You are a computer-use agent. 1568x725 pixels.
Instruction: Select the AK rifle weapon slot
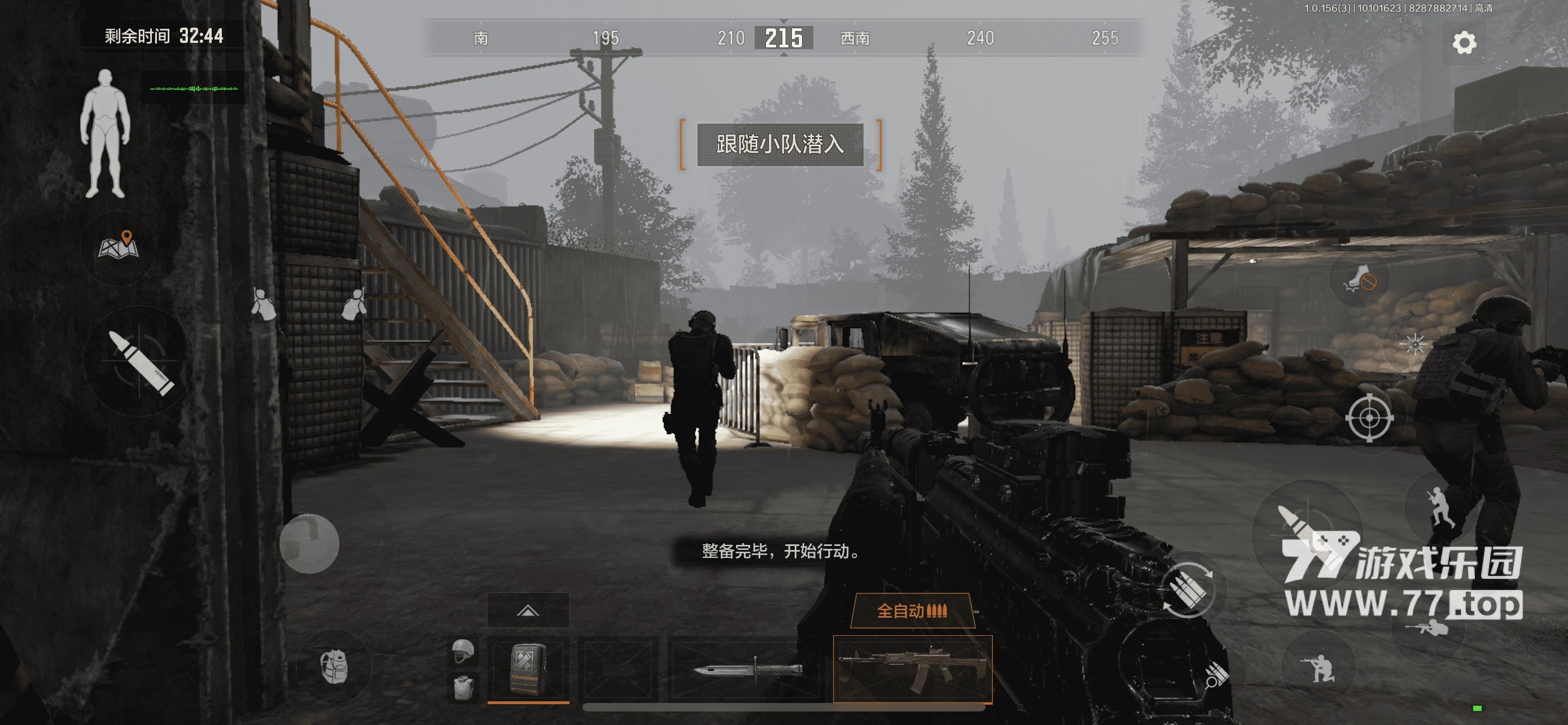pos(912,669)
